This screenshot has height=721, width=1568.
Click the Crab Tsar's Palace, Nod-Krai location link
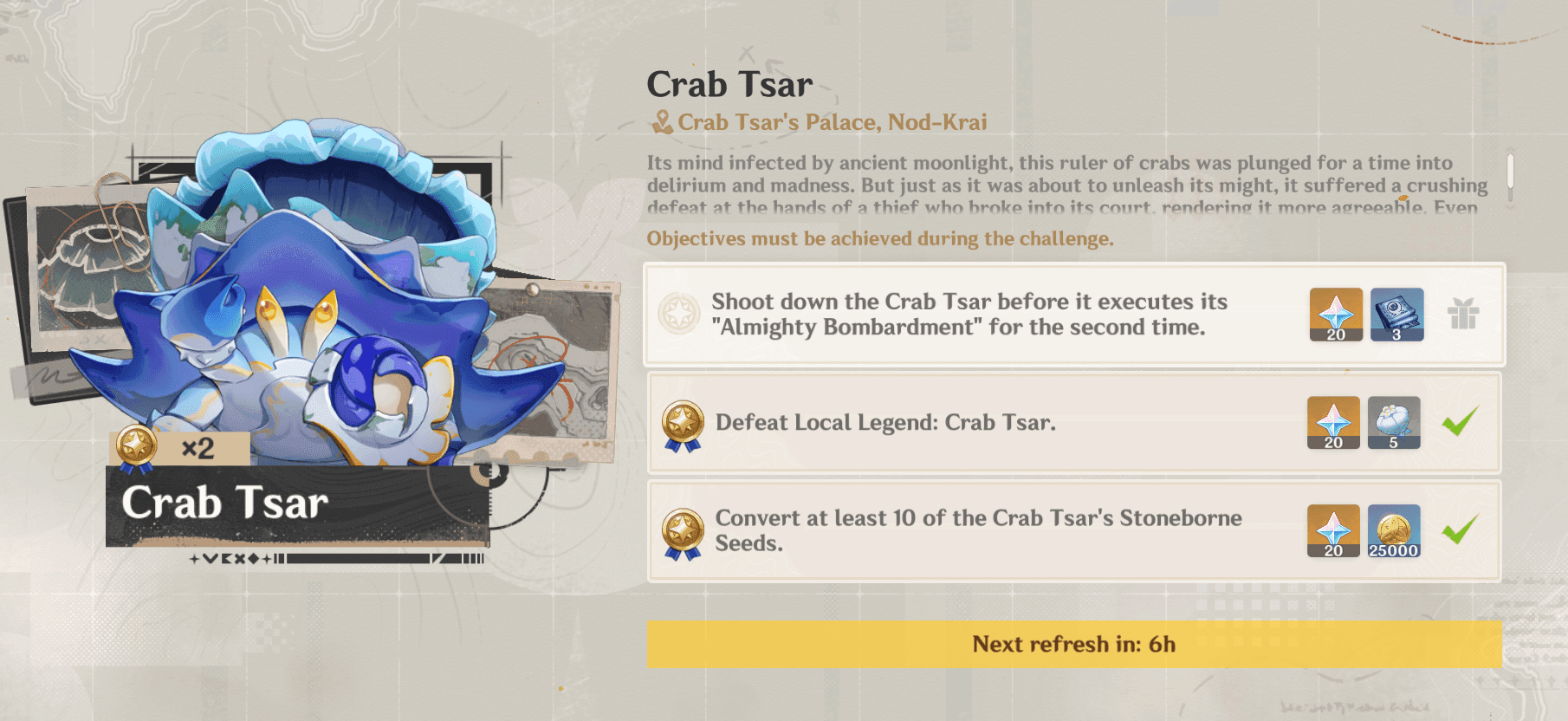coord(833,122)
